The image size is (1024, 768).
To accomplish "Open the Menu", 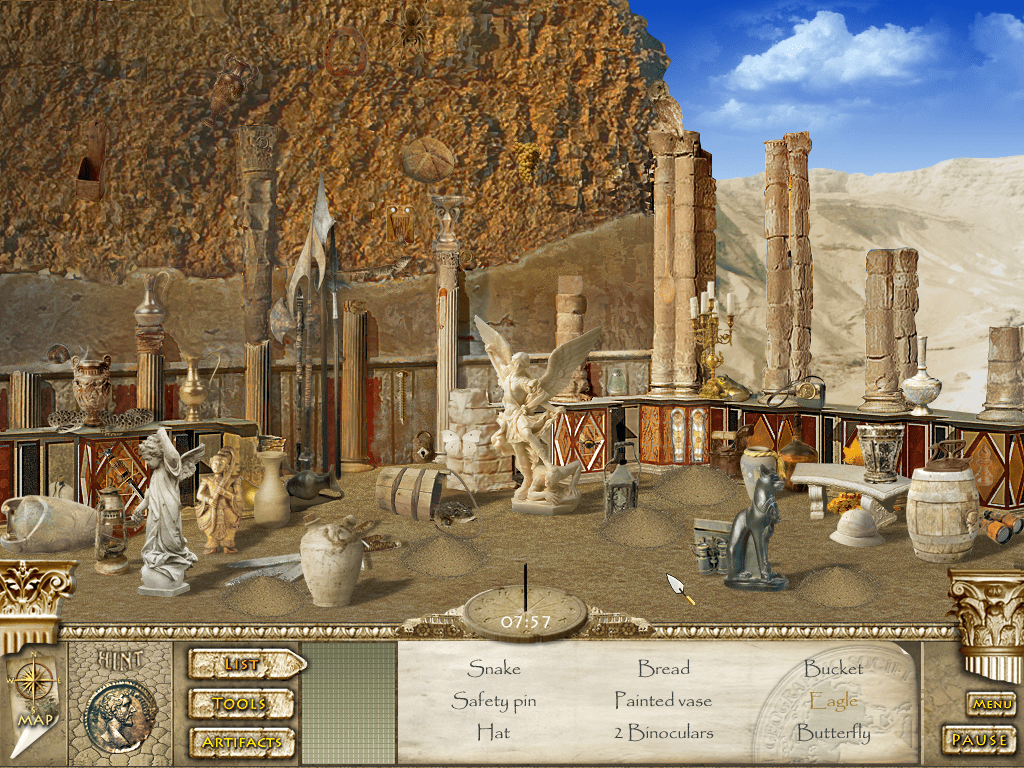I will click(x=991, y=705).
